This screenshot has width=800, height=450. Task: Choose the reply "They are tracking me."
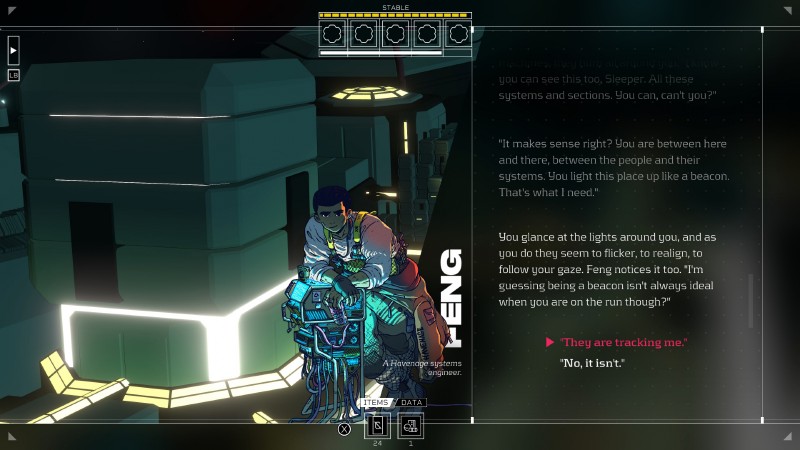623,343
